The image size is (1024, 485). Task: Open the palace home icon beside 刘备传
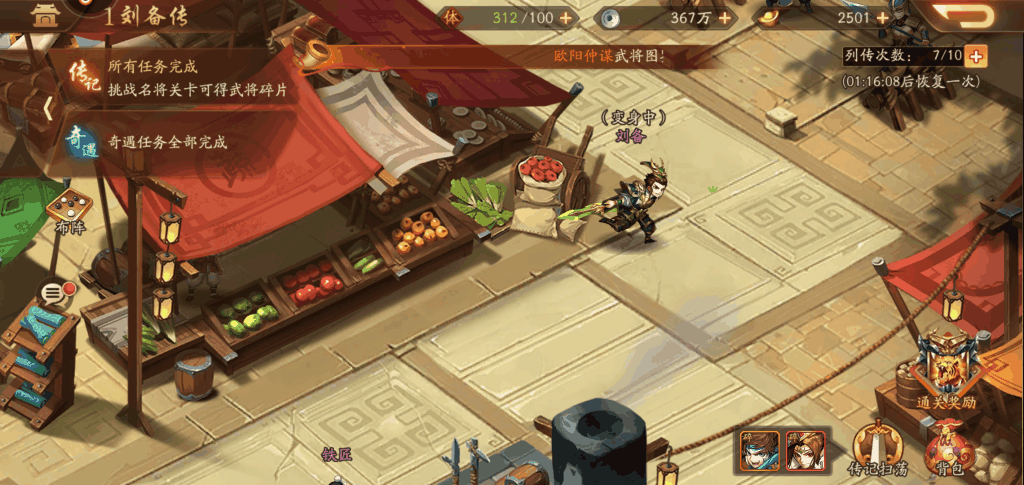(x=43, y=14)
